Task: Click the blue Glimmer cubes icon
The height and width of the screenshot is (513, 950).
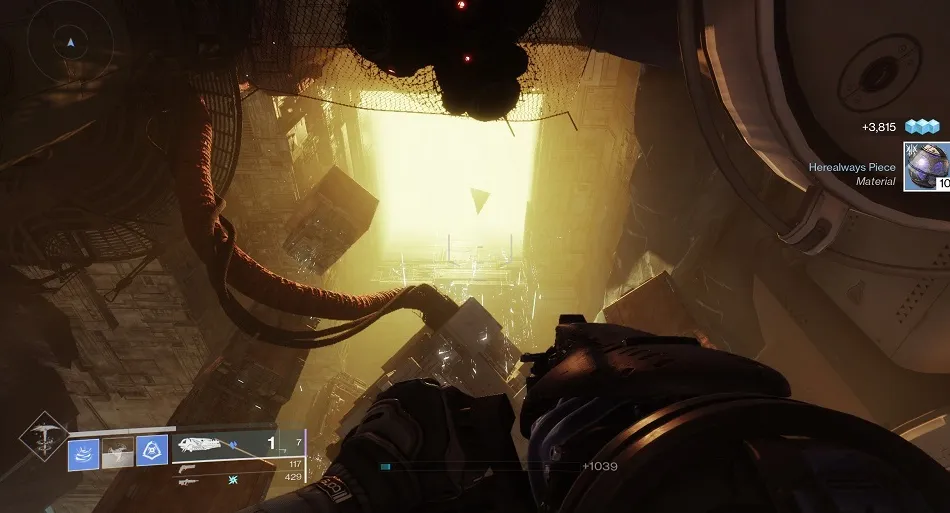Action: (922, 127)
